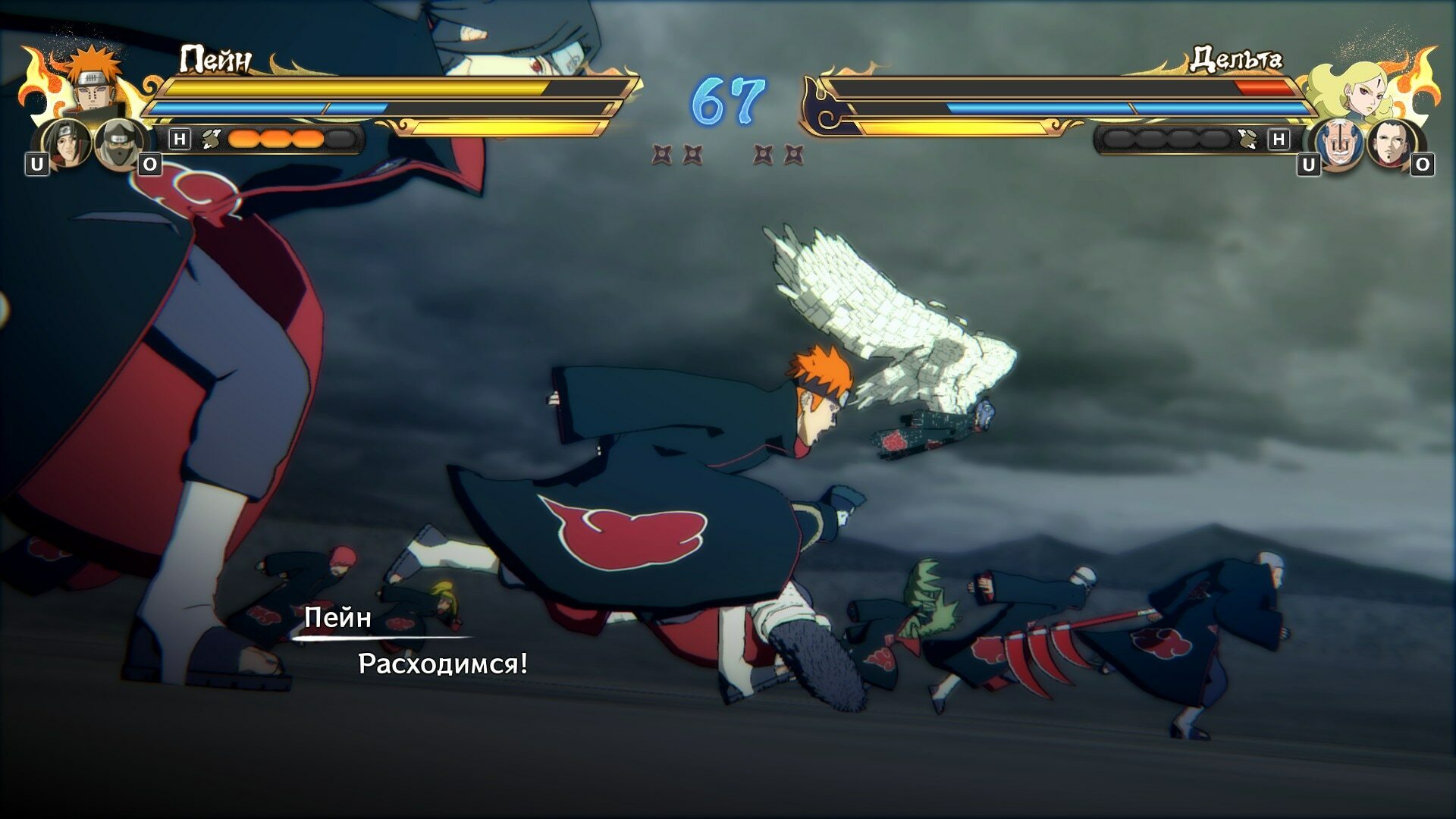Select the gray-haired support portrait beside Delta

[x=1338, y=144]
